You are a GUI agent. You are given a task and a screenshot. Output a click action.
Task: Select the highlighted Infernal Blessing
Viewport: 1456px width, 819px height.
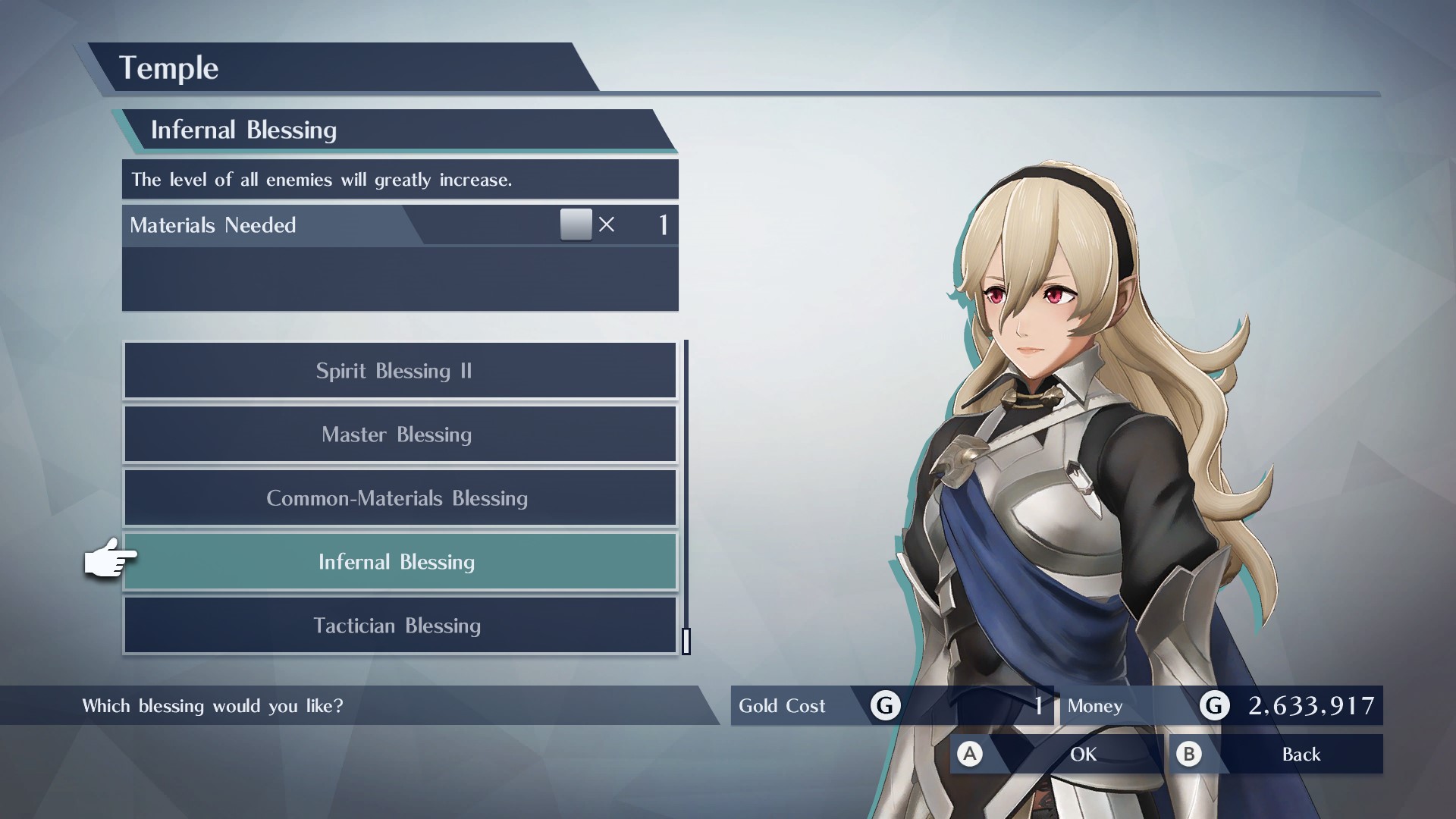coord(400,562)
